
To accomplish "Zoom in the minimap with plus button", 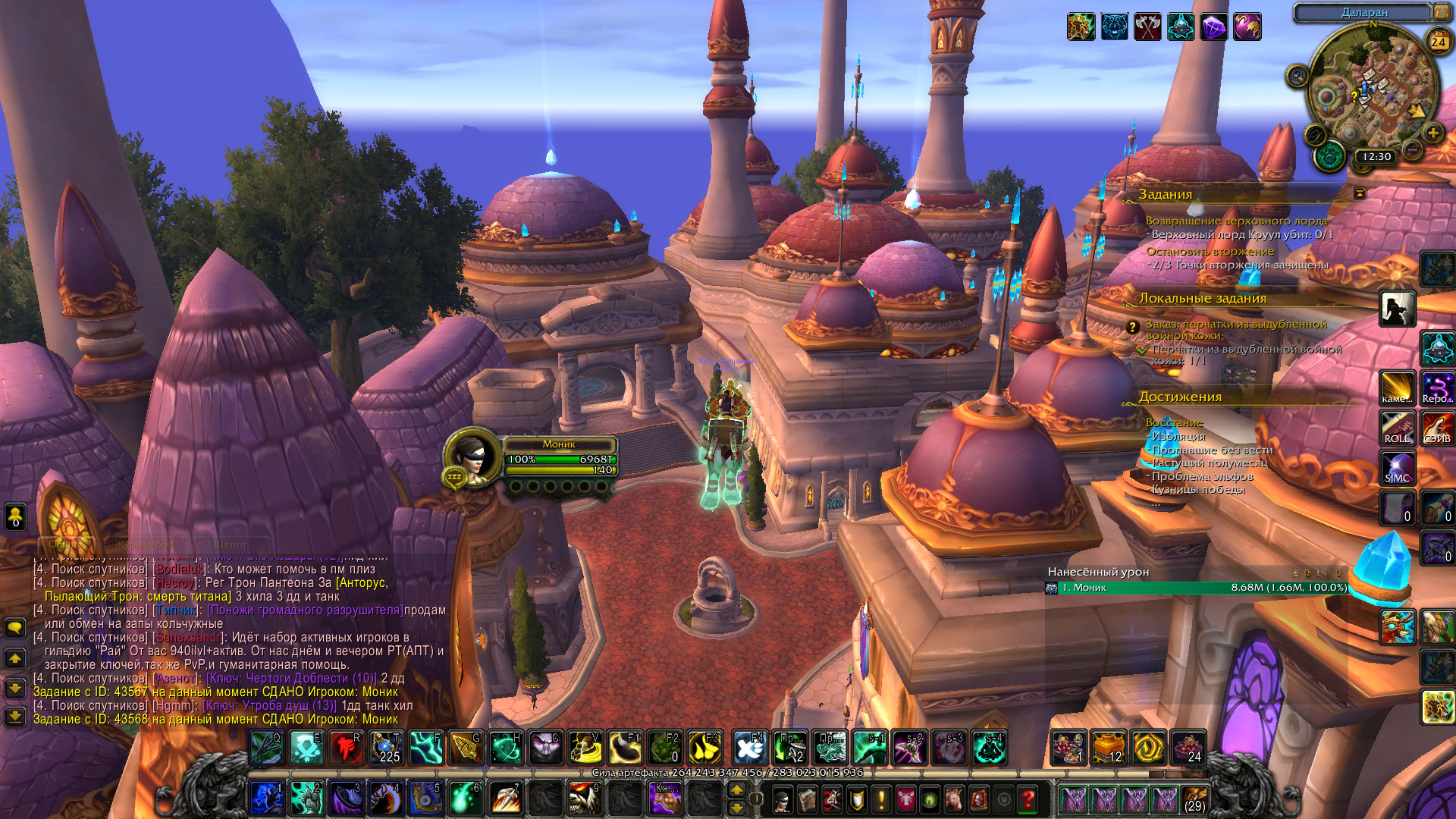I will (1432, 133).
